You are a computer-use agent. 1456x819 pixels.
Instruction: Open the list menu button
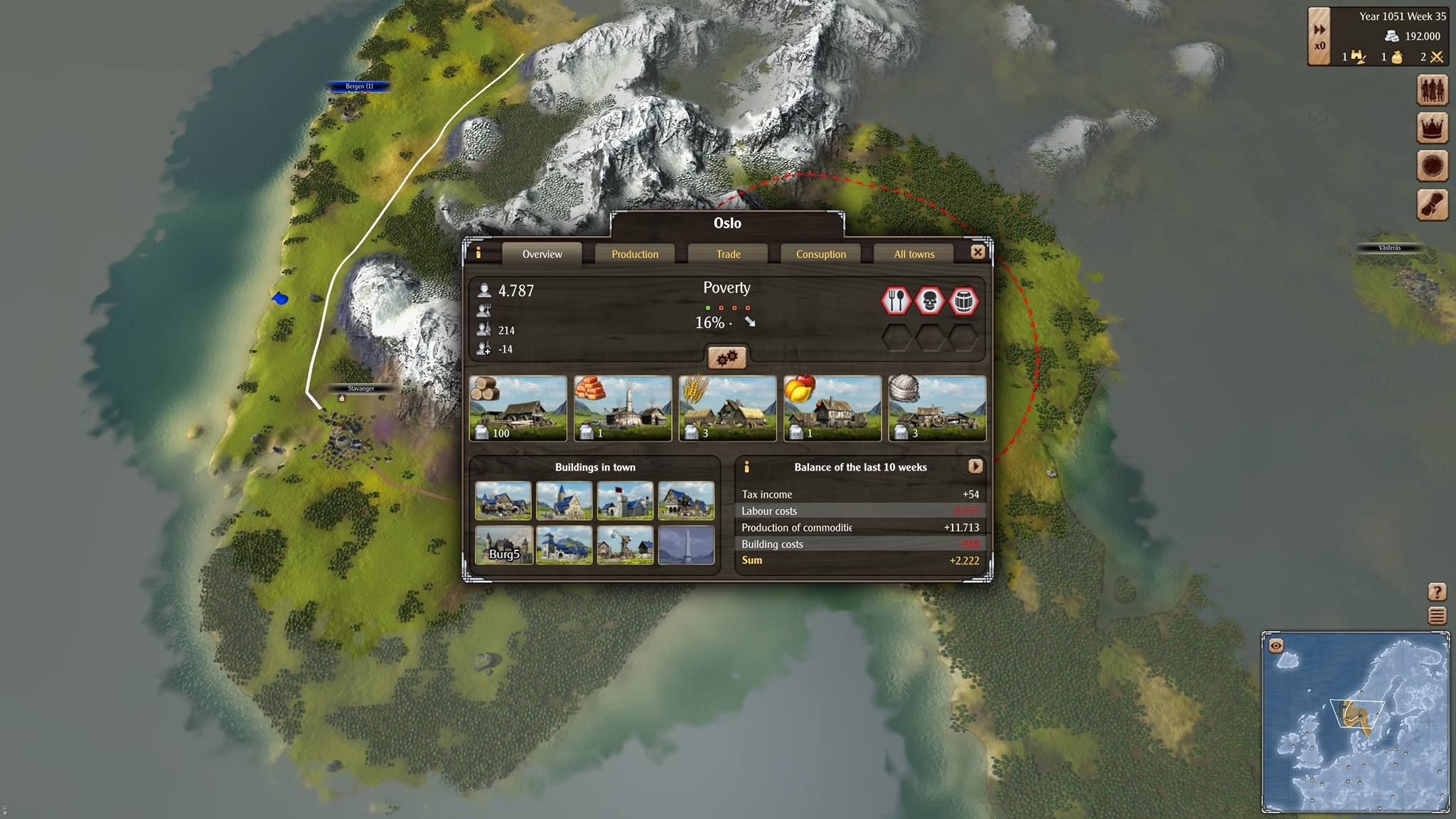point(1437,616)
